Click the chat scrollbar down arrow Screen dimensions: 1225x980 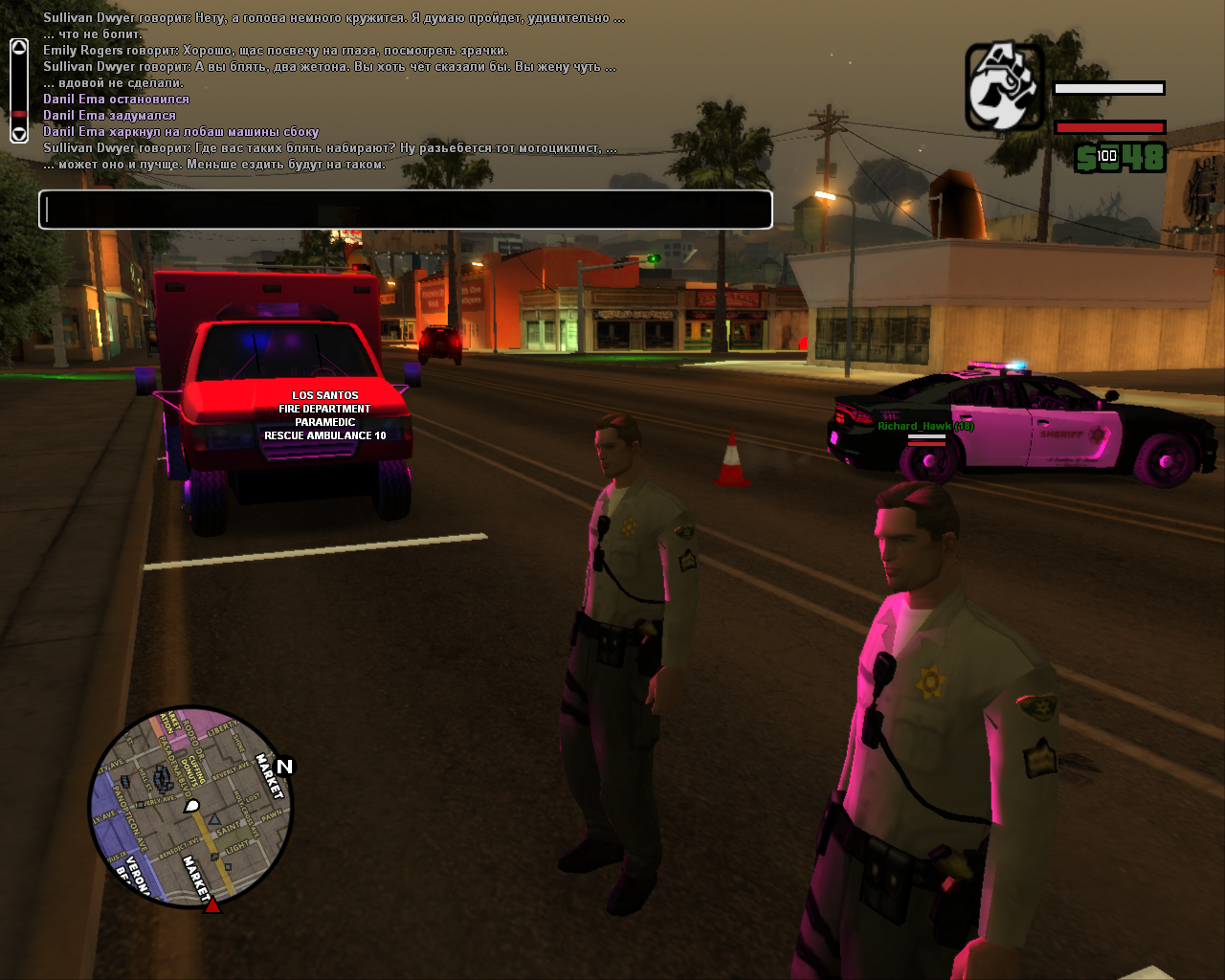click(x=19, y=134)
